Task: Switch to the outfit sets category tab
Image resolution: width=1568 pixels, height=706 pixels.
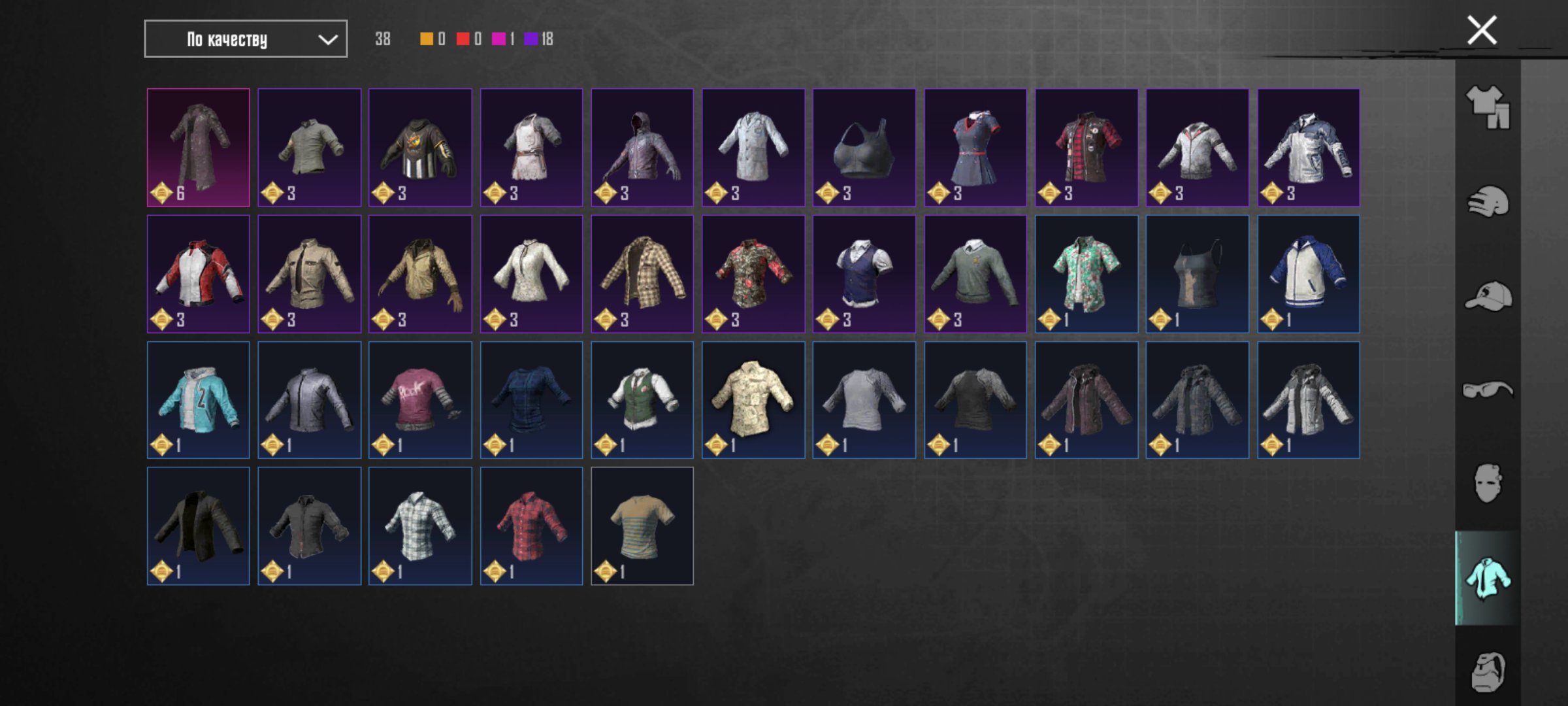Action: [1488, 107]
